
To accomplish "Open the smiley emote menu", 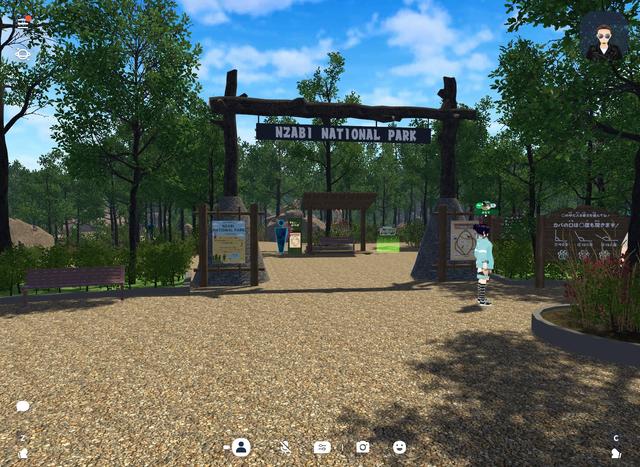I will pyautogui.click(x=400, y=447).
